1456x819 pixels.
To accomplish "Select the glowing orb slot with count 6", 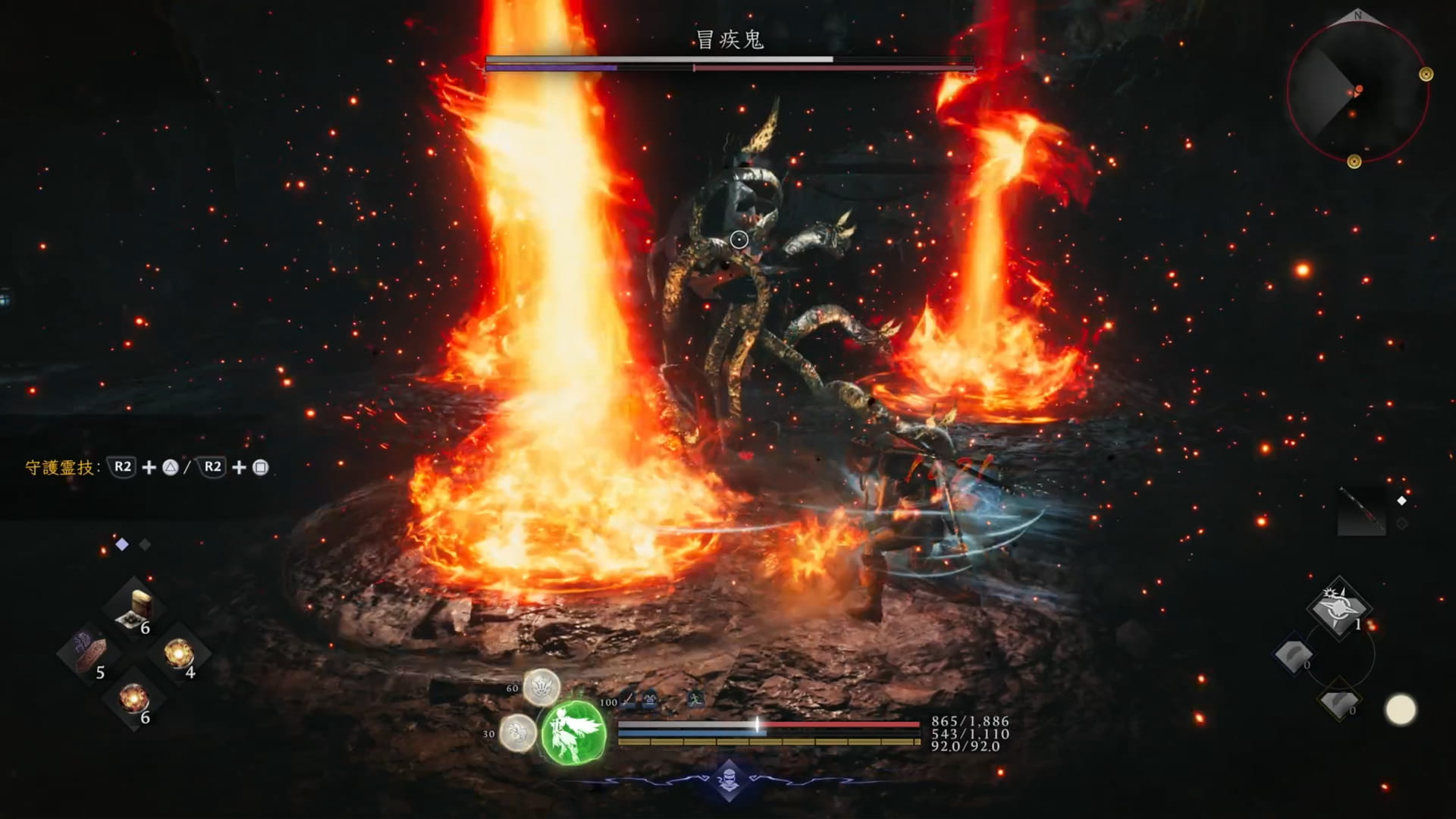I will pos(133,698).
